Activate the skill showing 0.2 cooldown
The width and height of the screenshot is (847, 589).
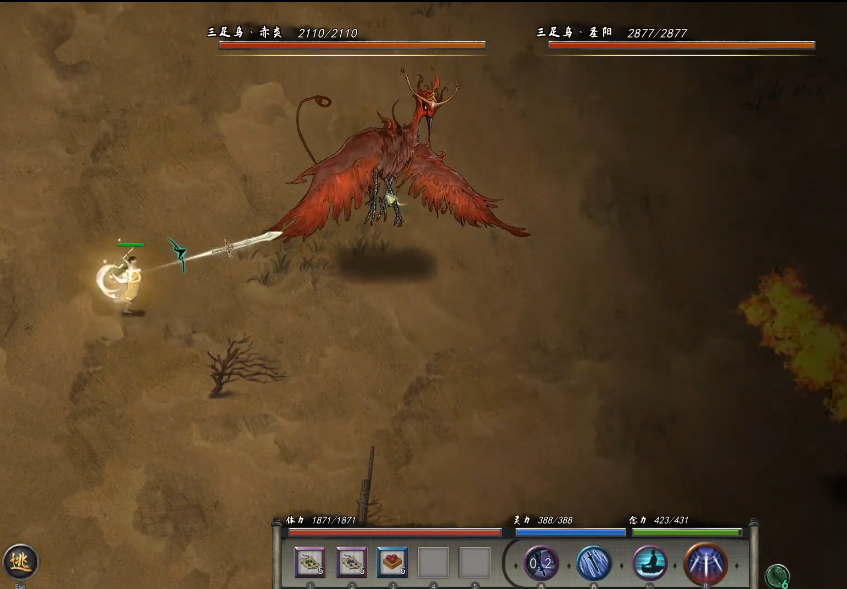coord(541,563)
